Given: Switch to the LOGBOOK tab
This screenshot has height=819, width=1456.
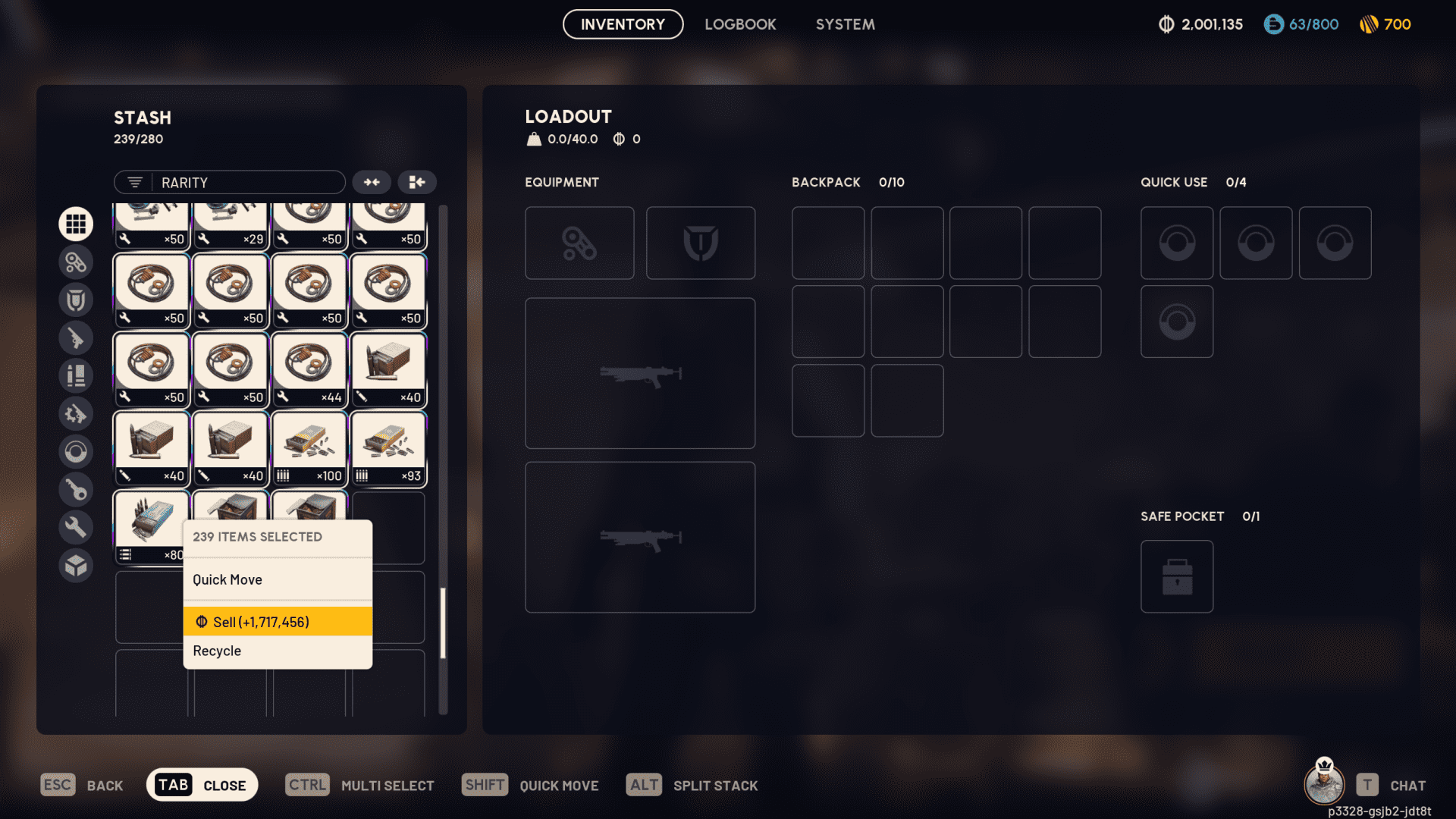Looking at the screenshot, I should (x=740, y=24).
